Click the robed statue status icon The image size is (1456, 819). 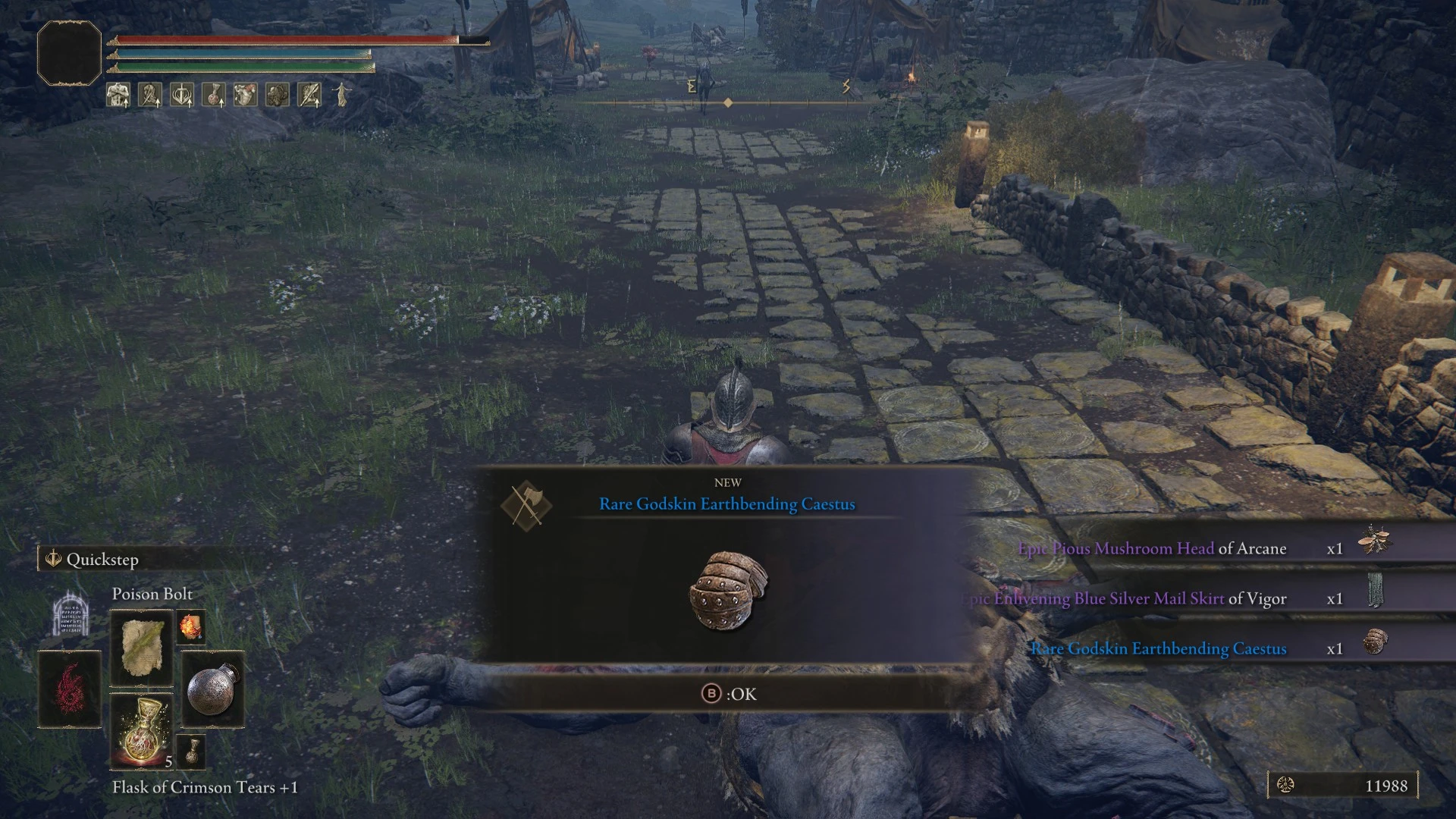pyautogui.click(x=342, y=95)
